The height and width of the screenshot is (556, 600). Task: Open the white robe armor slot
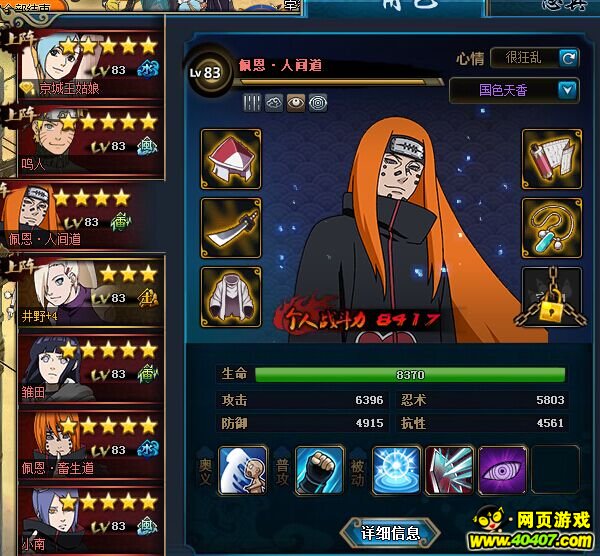click(x=231, y=297)
